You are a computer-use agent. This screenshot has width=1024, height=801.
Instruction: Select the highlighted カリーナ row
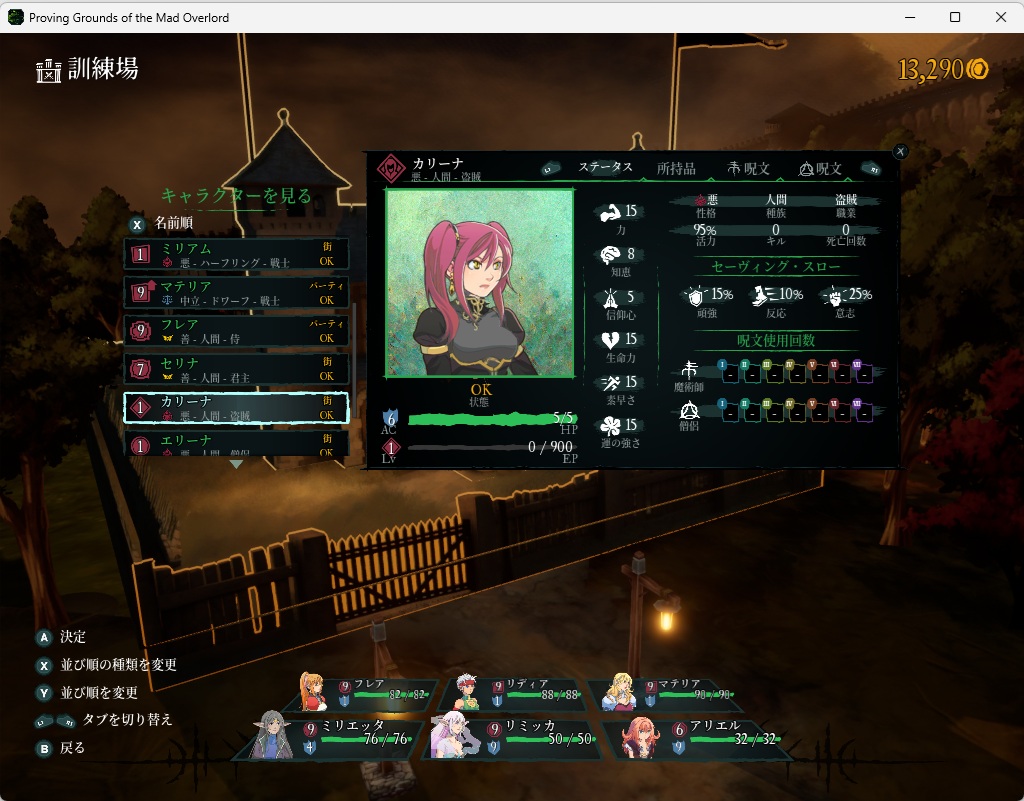(x=236, y=407)
